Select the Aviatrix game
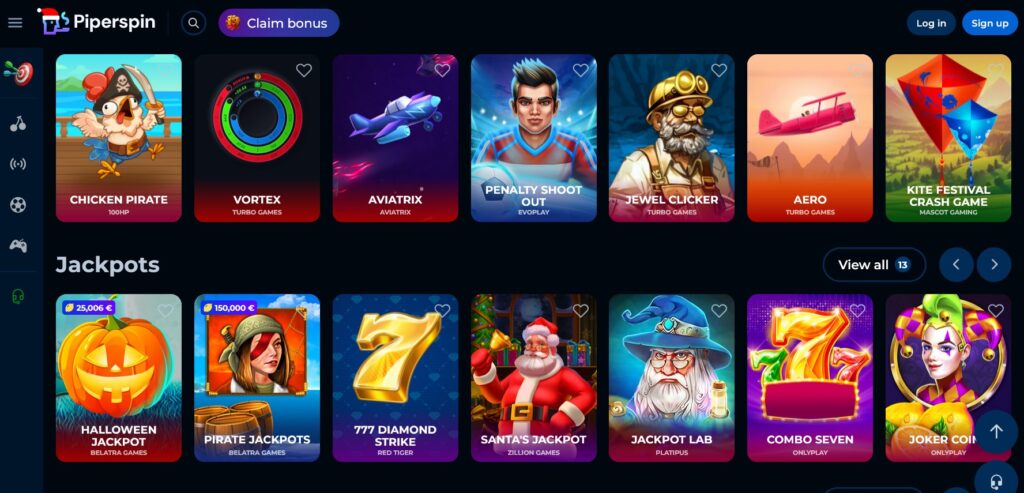Viewport: 1024px width, 493px height. (395, 137)
